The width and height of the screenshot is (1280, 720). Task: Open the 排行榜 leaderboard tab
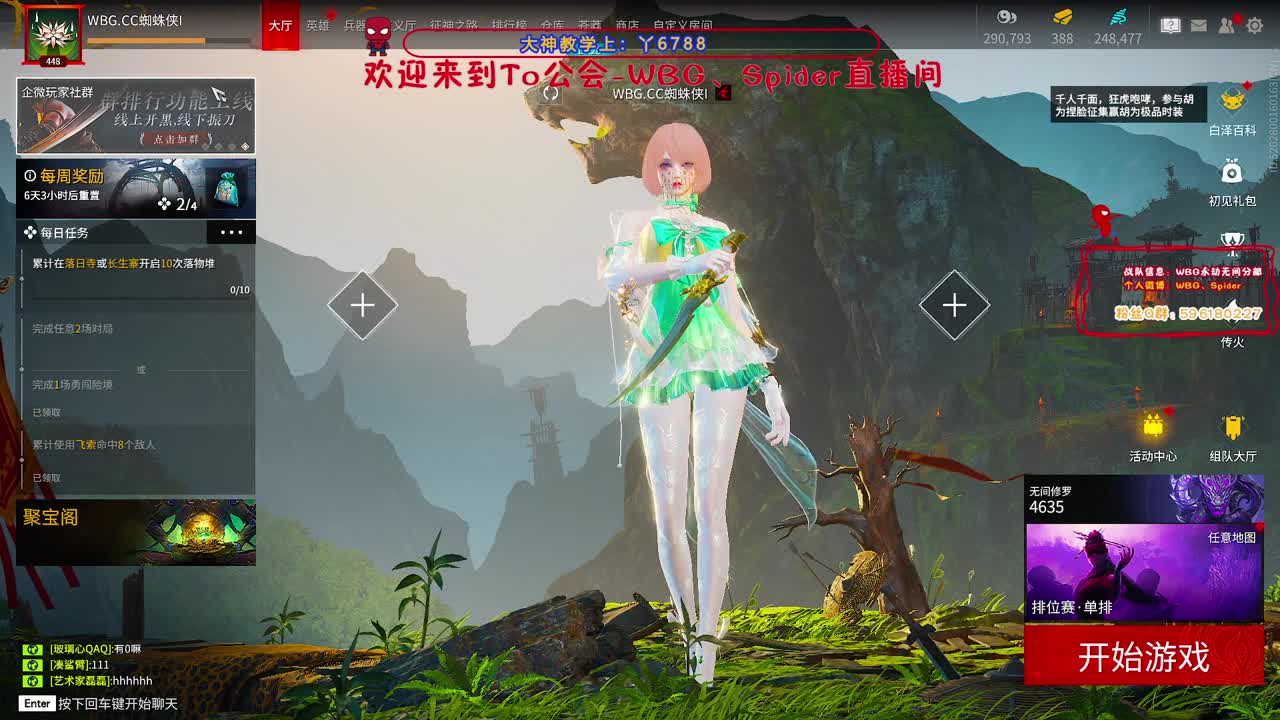tap(509, 25)
